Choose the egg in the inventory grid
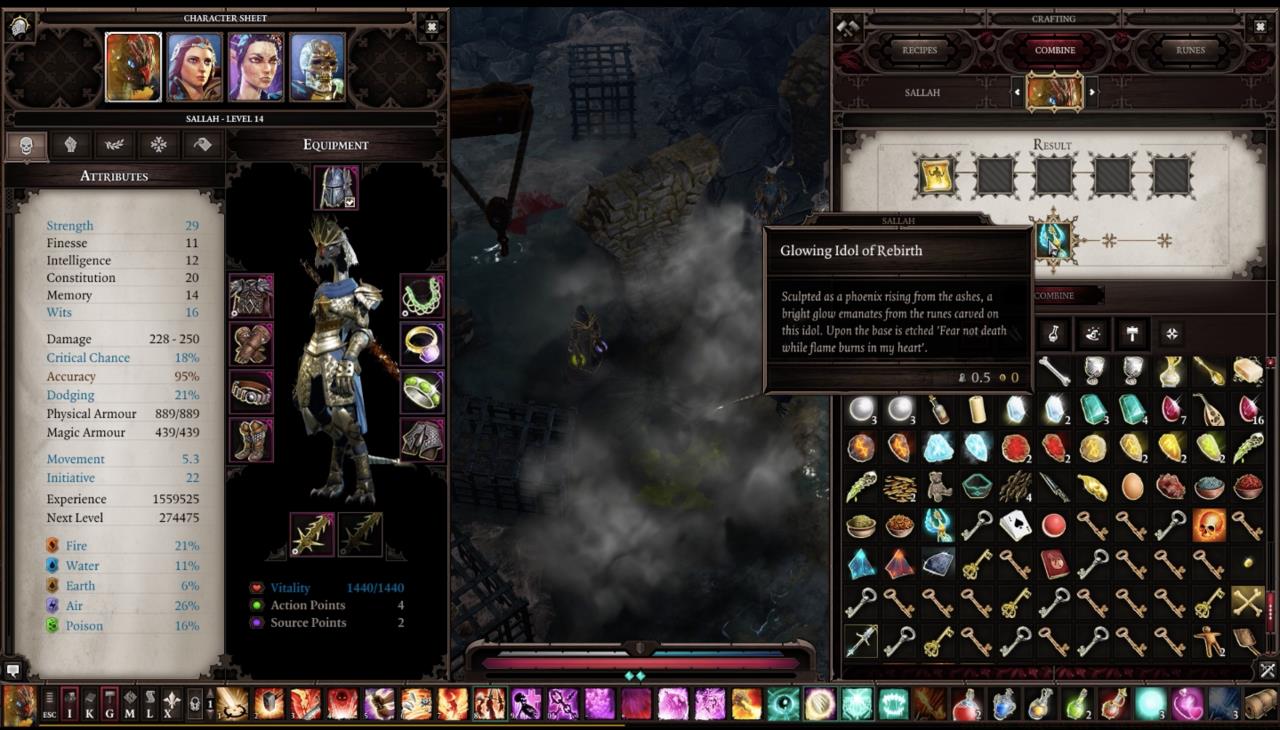Image resolution: width=1280 pixels, height=730 pixels. tap(1132, 486)
